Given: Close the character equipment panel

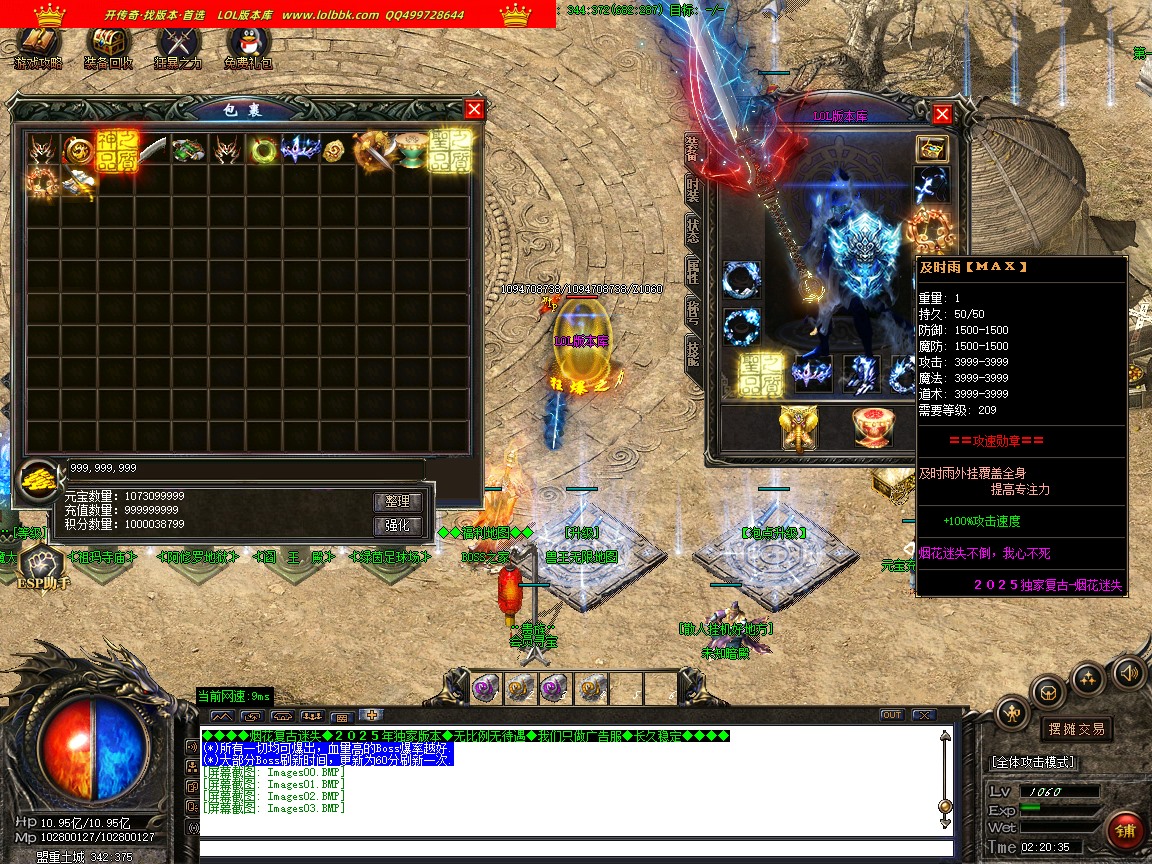Looking at the screenshot, I should [942, 114].
